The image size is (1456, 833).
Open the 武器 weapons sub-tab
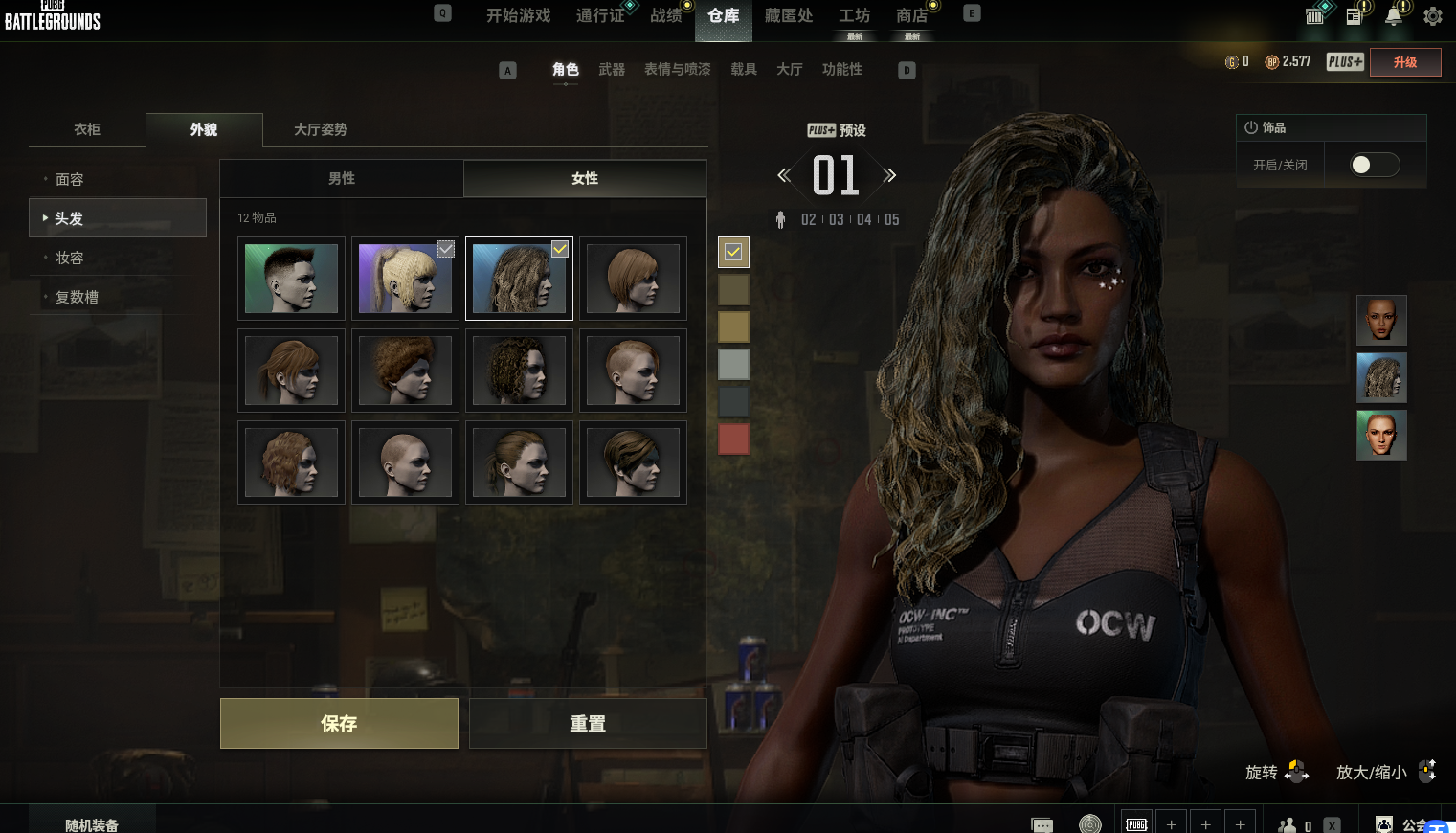[612, 69]
